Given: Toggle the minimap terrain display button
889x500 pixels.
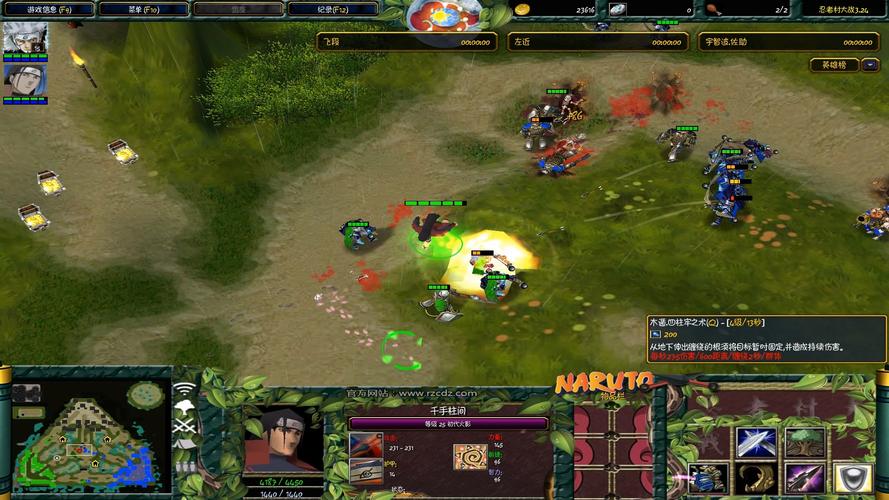Looking at the screenshot, I should click(184, 407).
